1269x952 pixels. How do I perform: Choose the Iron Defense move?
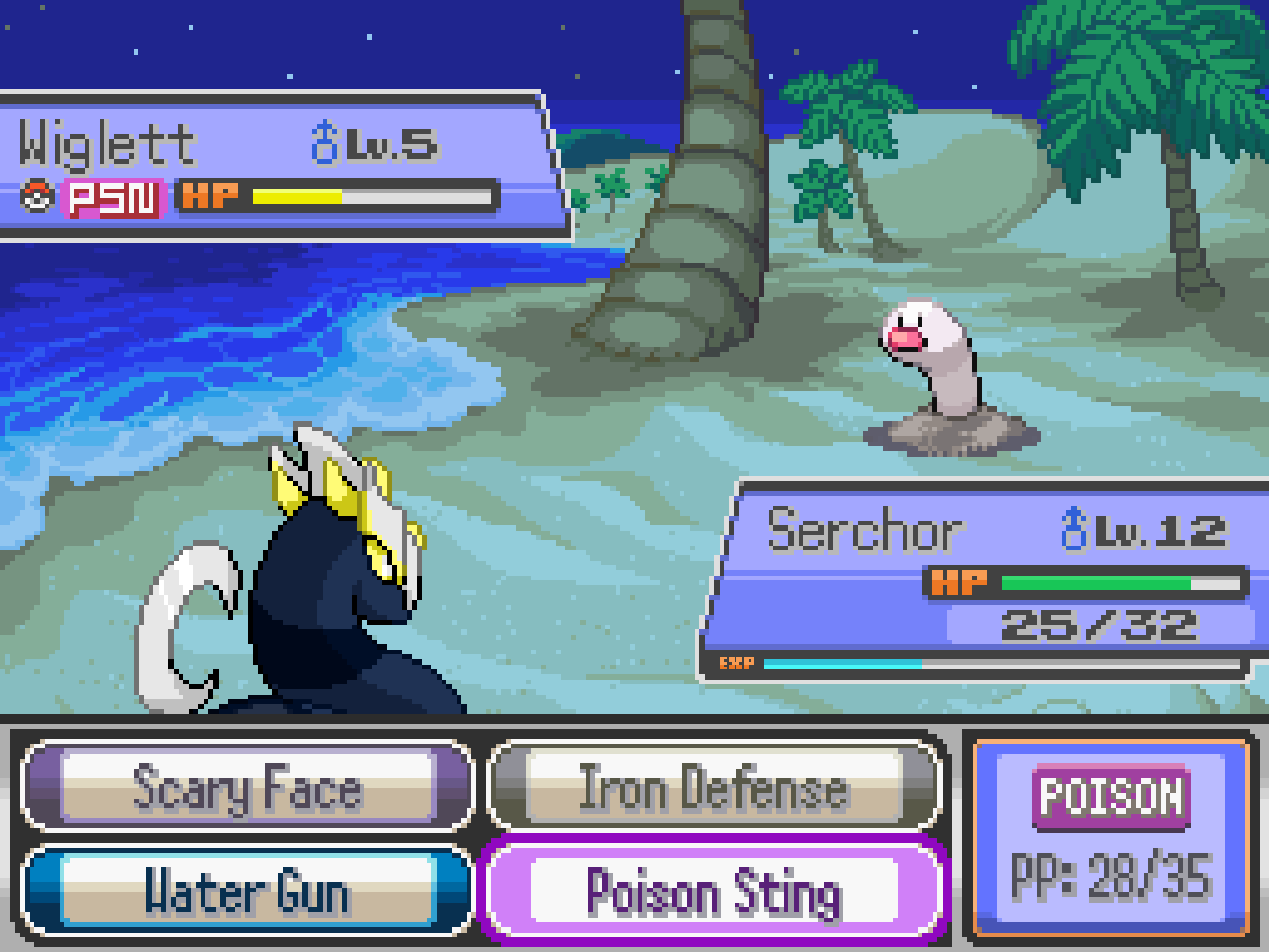[x=713, y=787]
